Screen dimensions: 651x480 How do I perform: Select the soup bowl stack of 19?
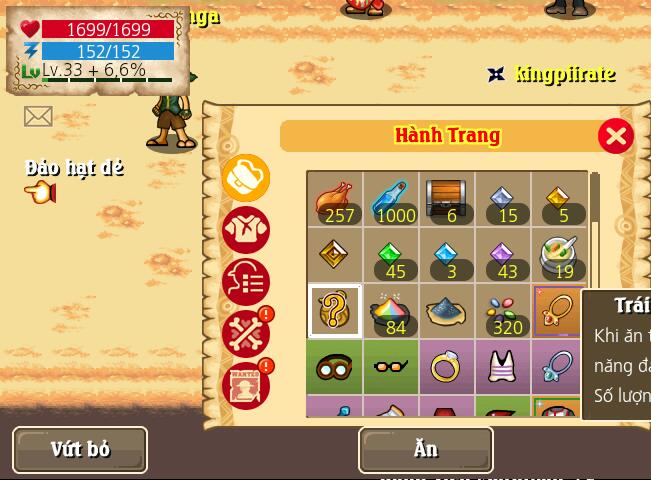[559, 256]
